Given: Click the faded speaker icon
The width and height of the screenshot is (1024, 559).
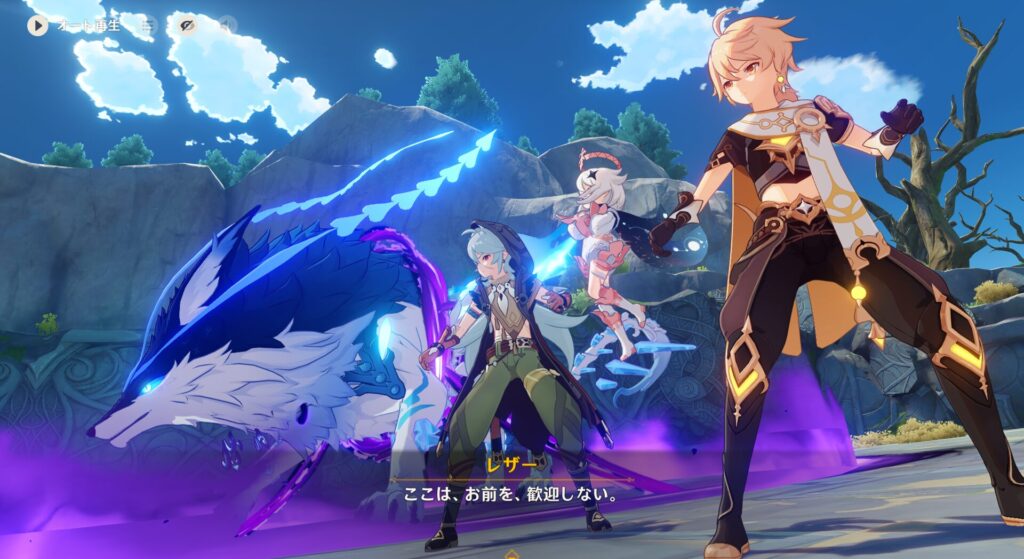Looking at the screenshot, I should 228,25.
